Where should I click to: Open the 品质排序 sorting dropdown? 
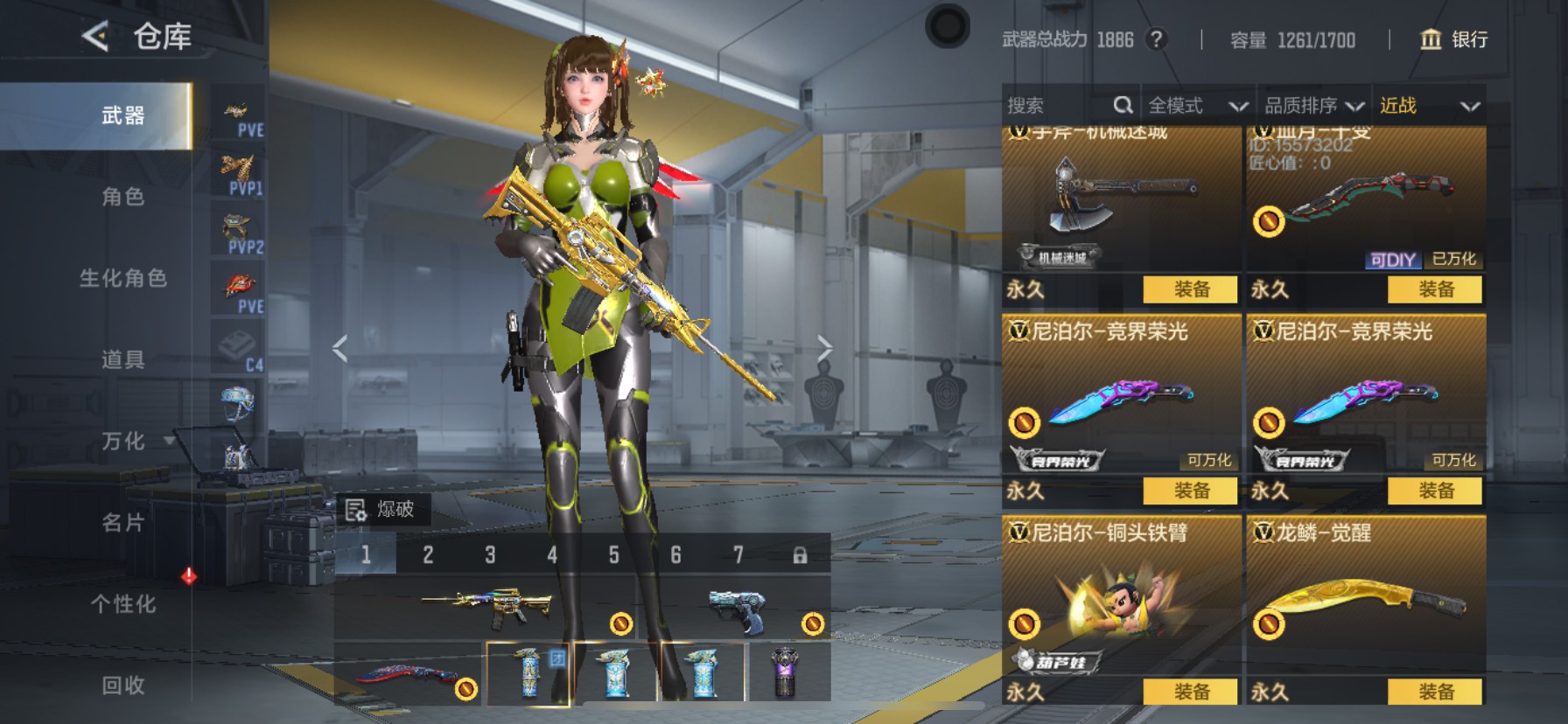1313,106
